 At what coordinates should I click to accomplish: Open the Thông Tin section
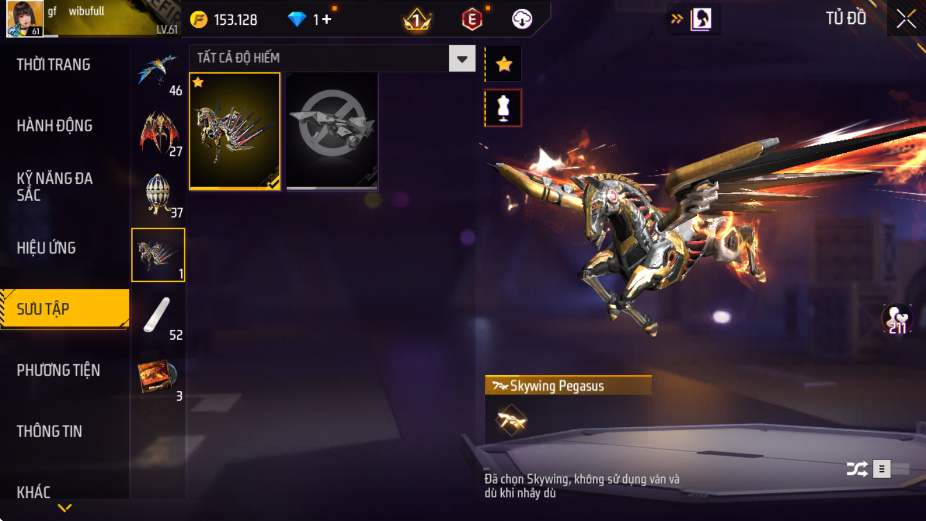pyautogui.click(x=50, y=431)
